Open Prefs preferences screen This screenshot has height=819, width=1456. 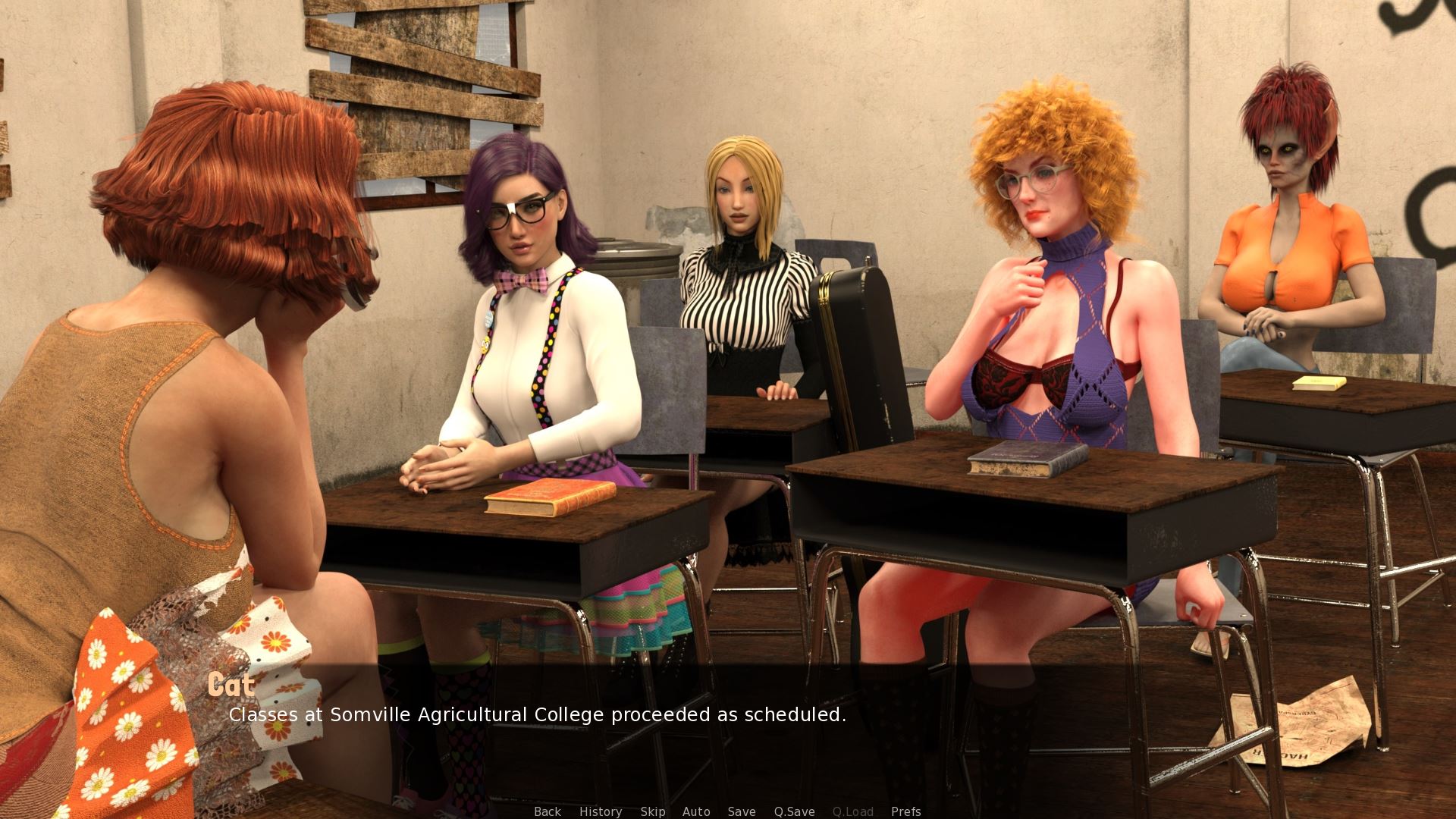pos(906,811)
